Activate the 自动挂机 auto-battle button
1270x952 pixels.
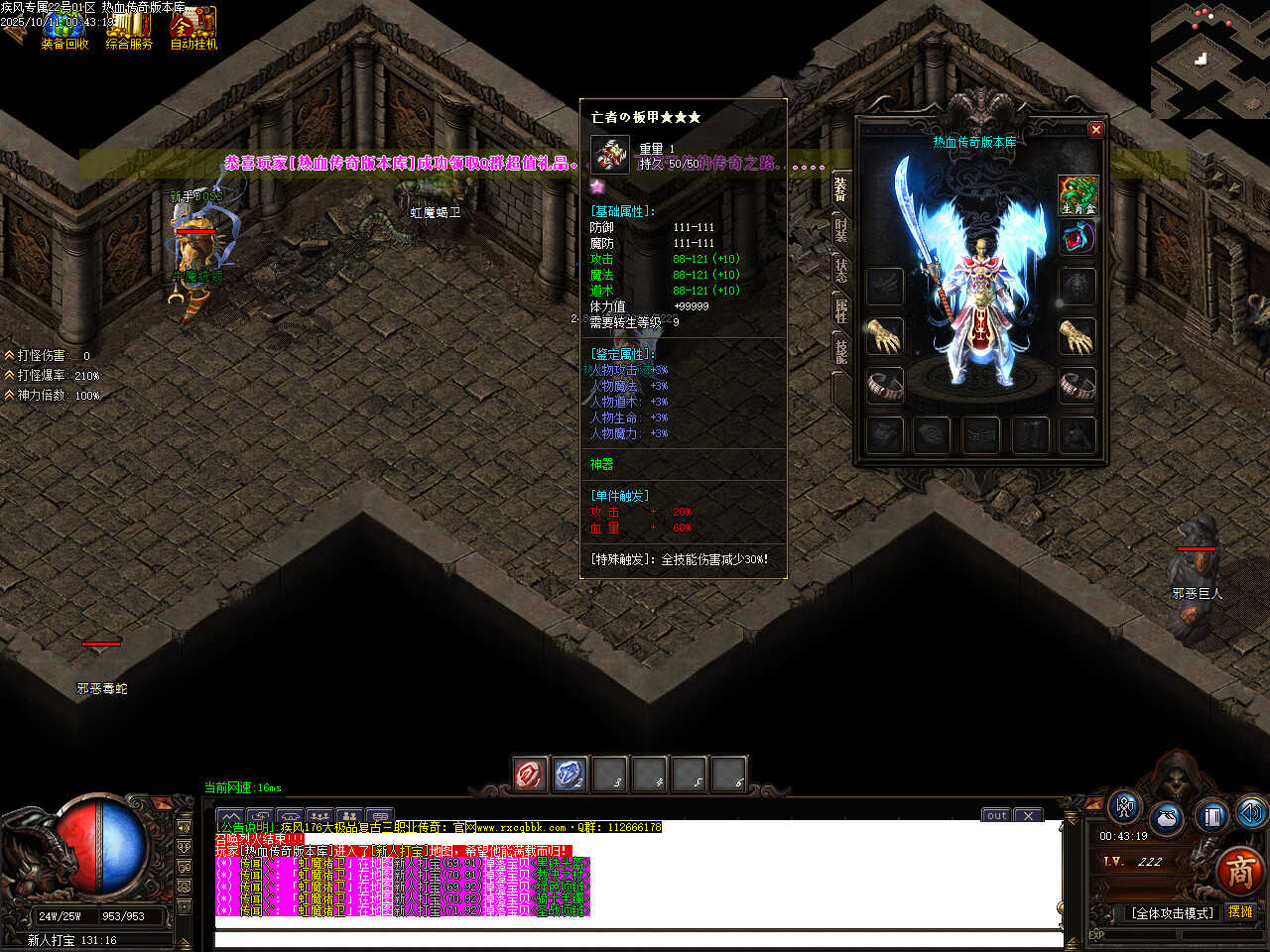(193, 29)
